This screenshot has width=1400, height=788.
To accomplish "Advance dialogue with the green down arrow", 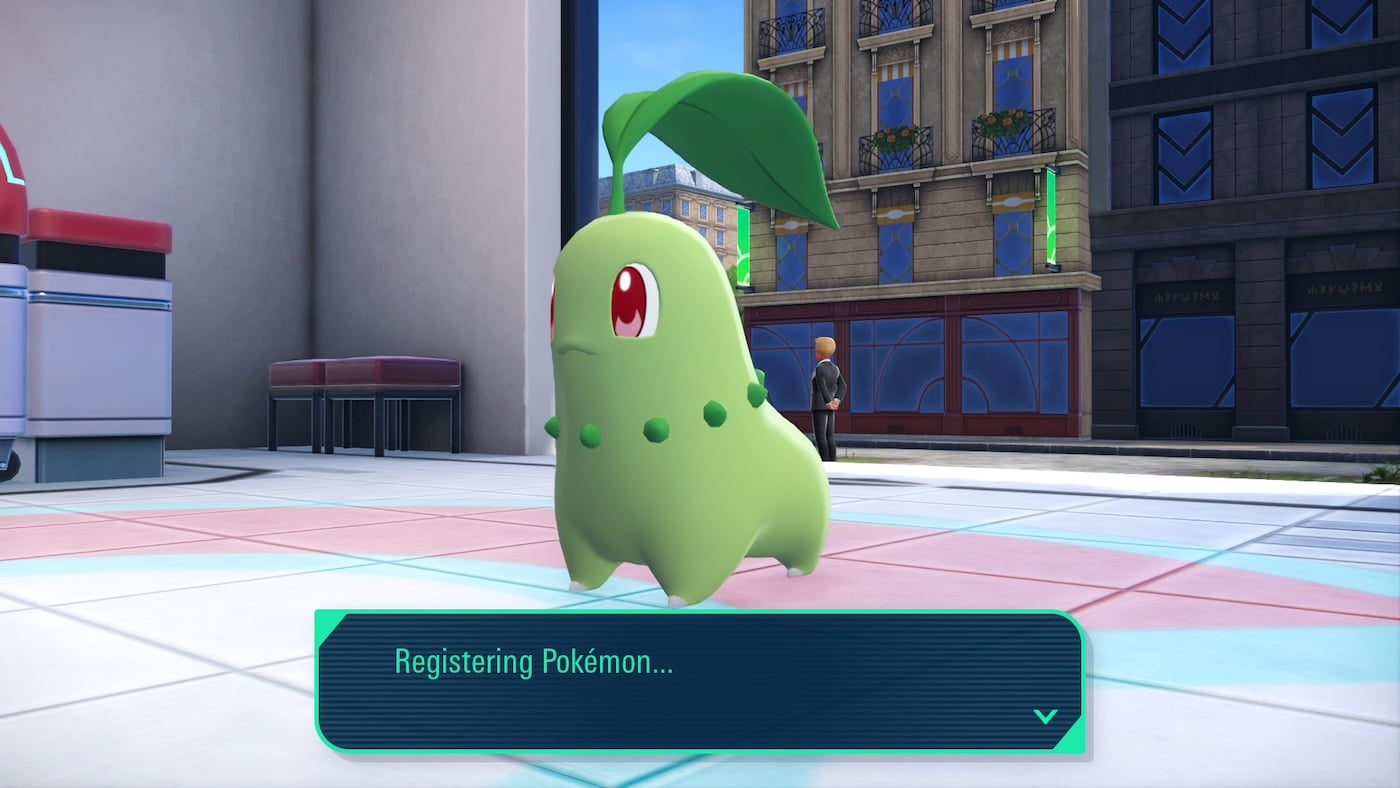I will [1045, 716].
